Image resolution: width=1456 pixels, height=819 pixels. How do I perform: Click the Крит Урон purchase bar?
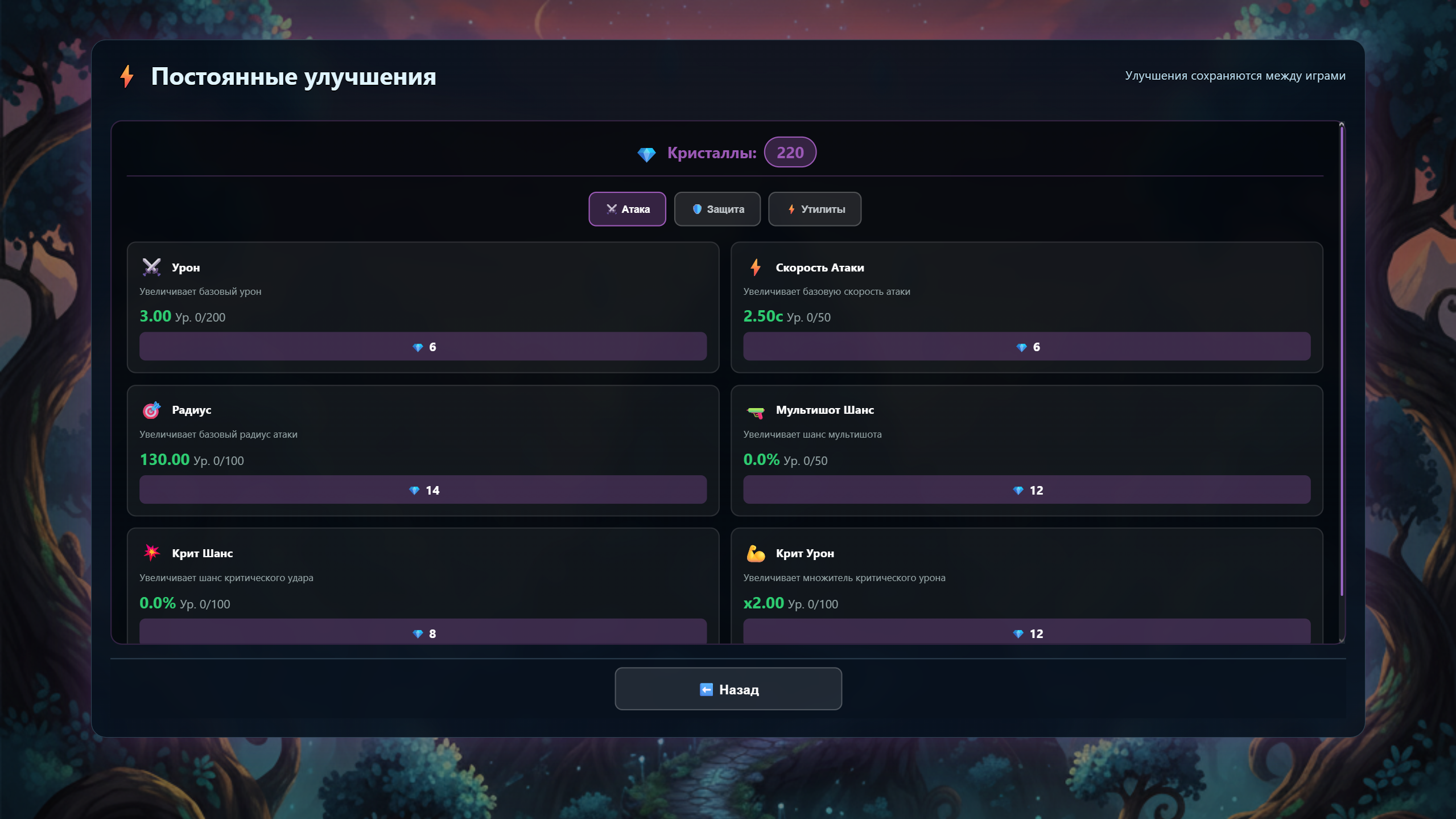[x=1026, y=633]
